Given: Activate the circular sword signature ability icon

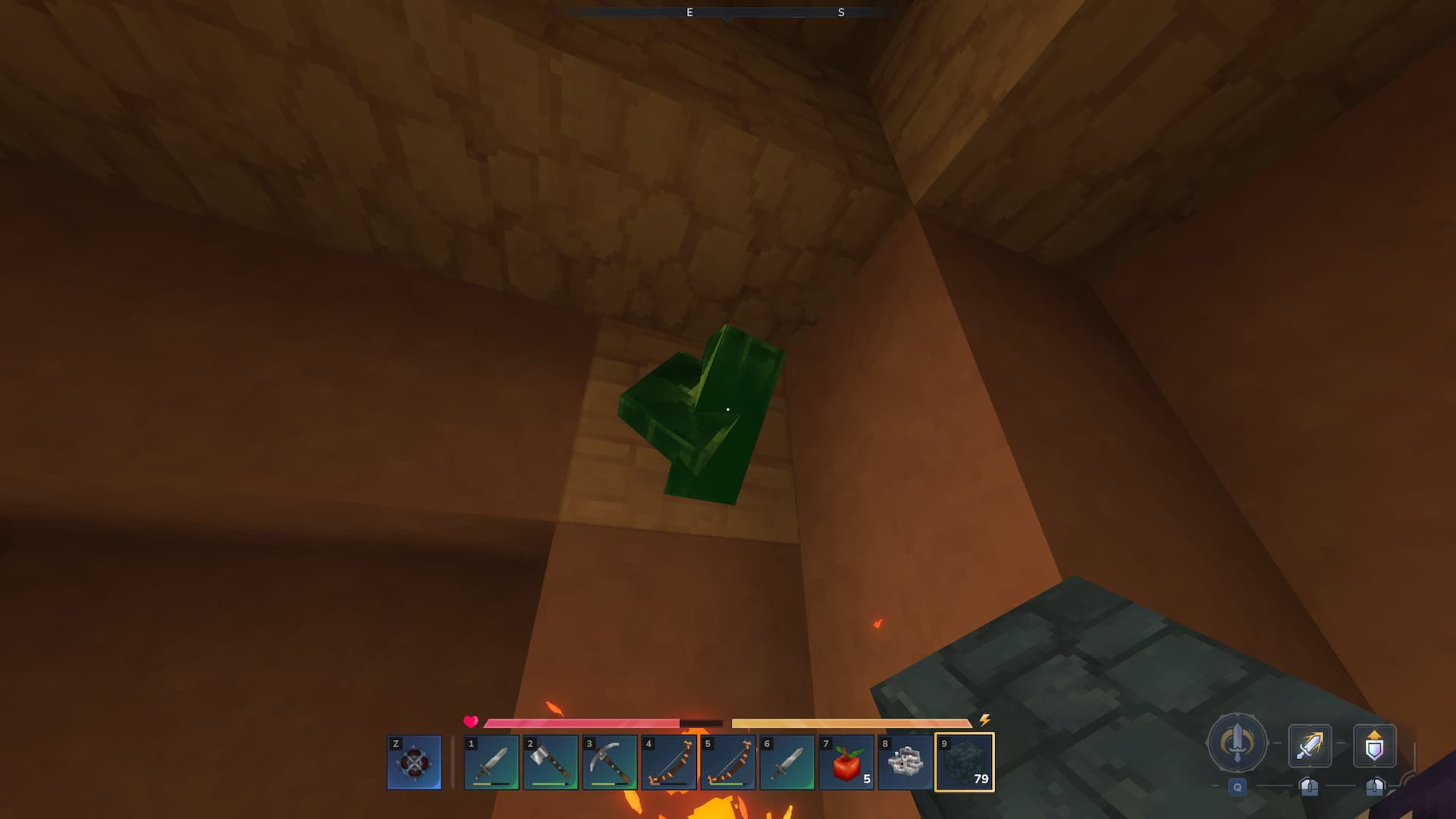Looking at the screenshot, I should pos(1237,743).
